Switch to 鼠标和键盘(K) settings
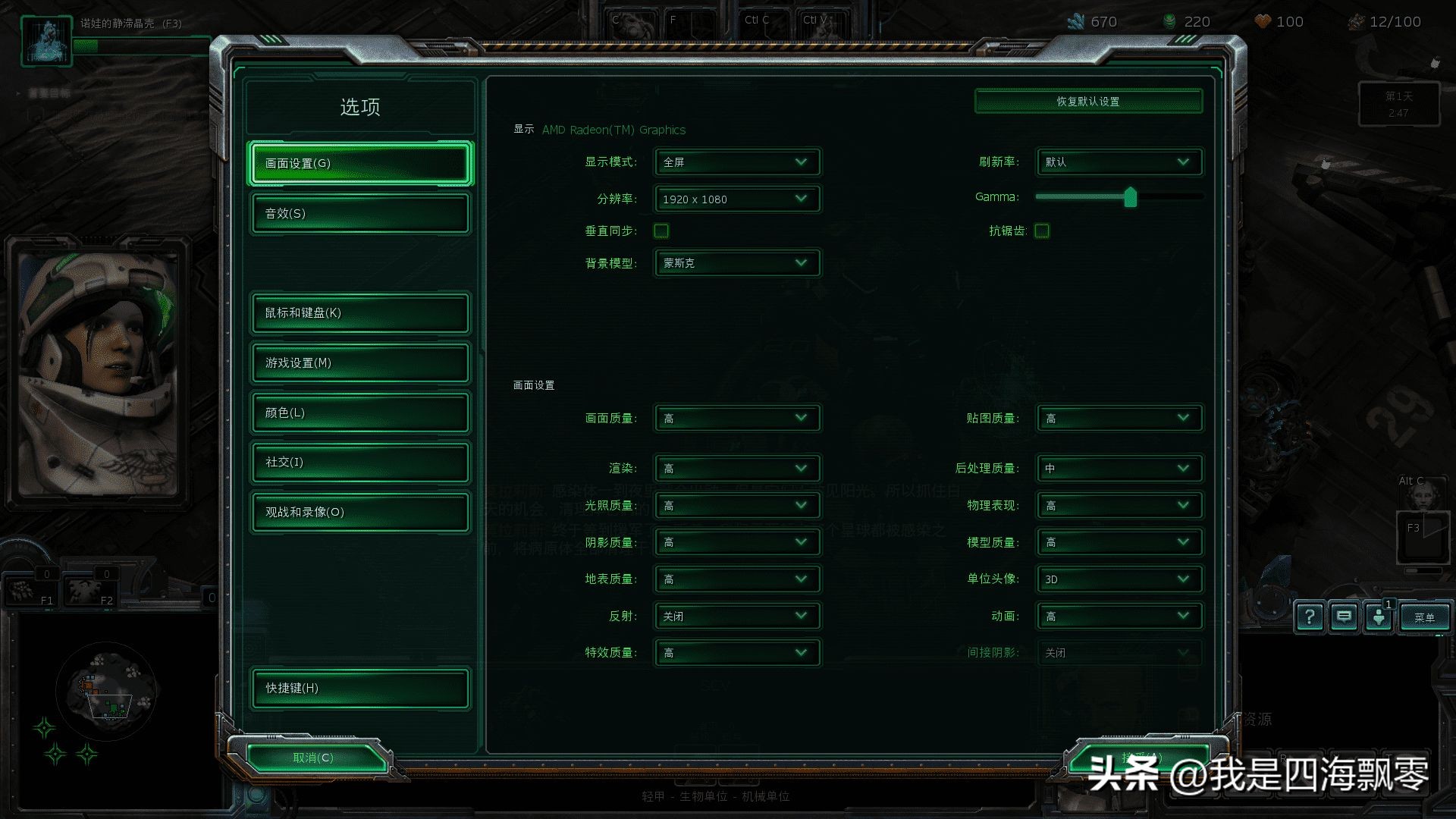 coord(360,312)
